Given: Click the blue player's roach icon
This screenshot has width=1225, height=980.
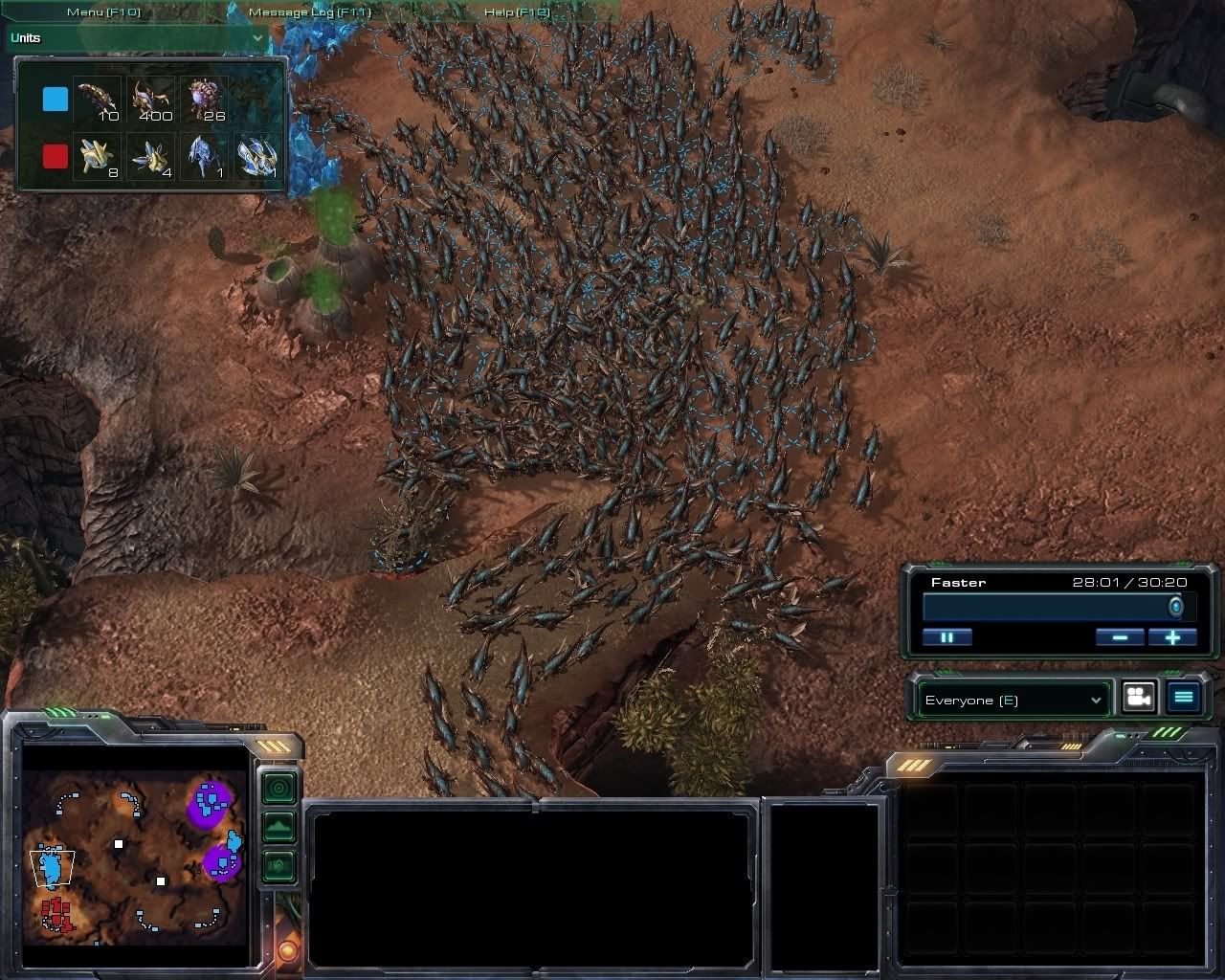Looking at the screenshot, I should pyautogui.click(x=98, y=100).
